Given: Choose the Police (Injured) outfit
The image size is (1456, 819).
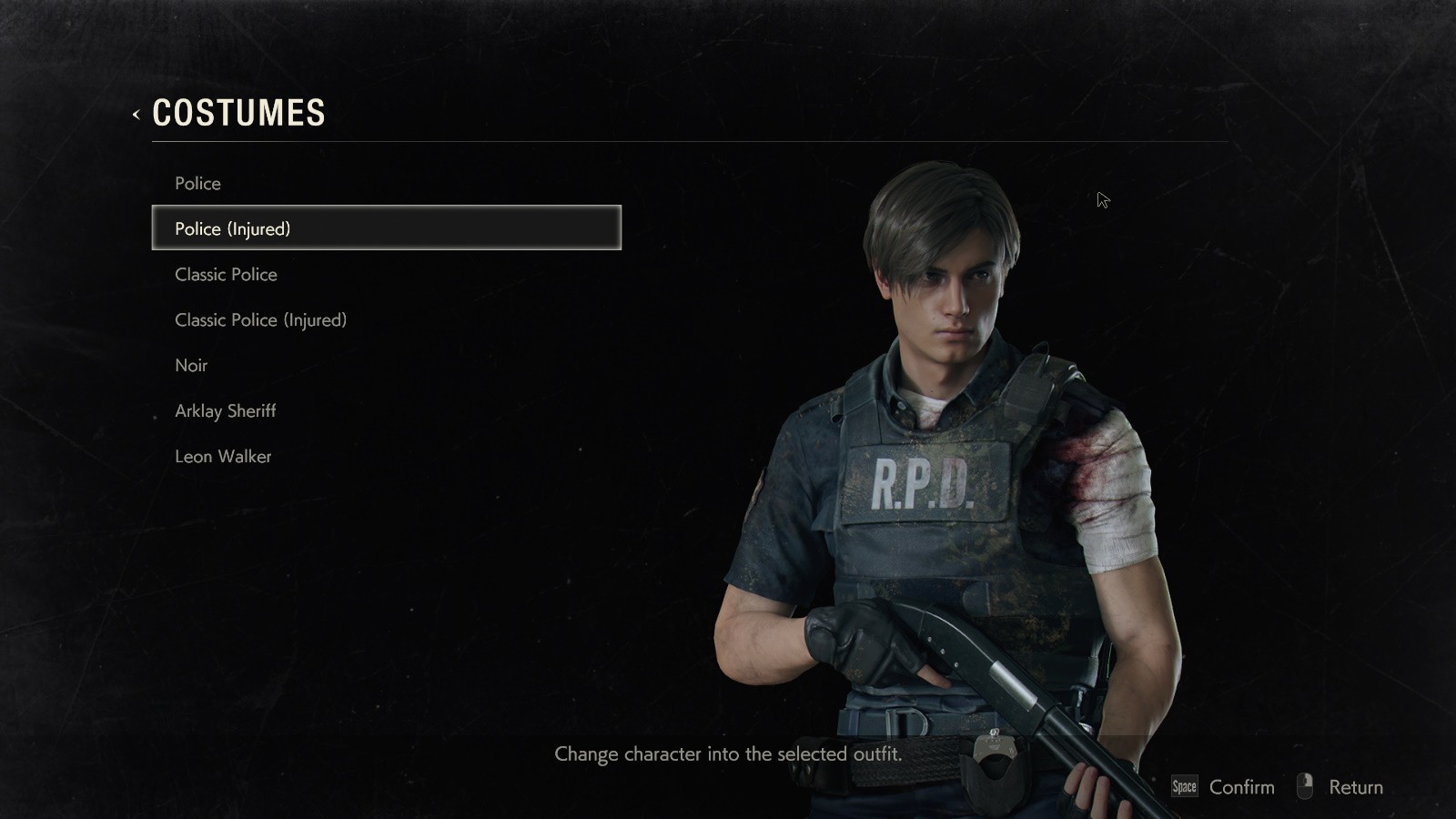Looking at the screenshot, I should (x=233, y=228).
